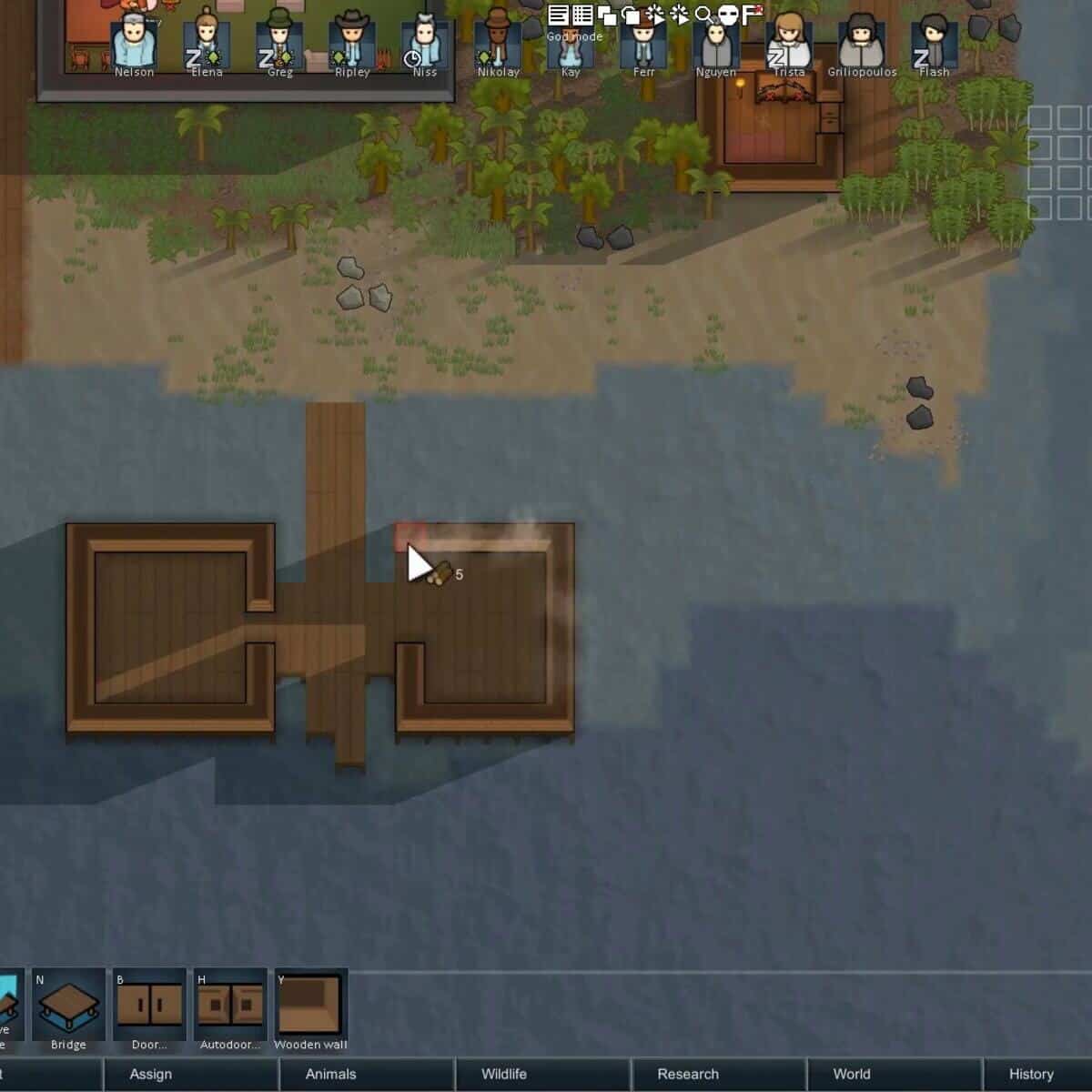Open the Research tab
1092x1092 pixels.
[x=688, y=1074]
